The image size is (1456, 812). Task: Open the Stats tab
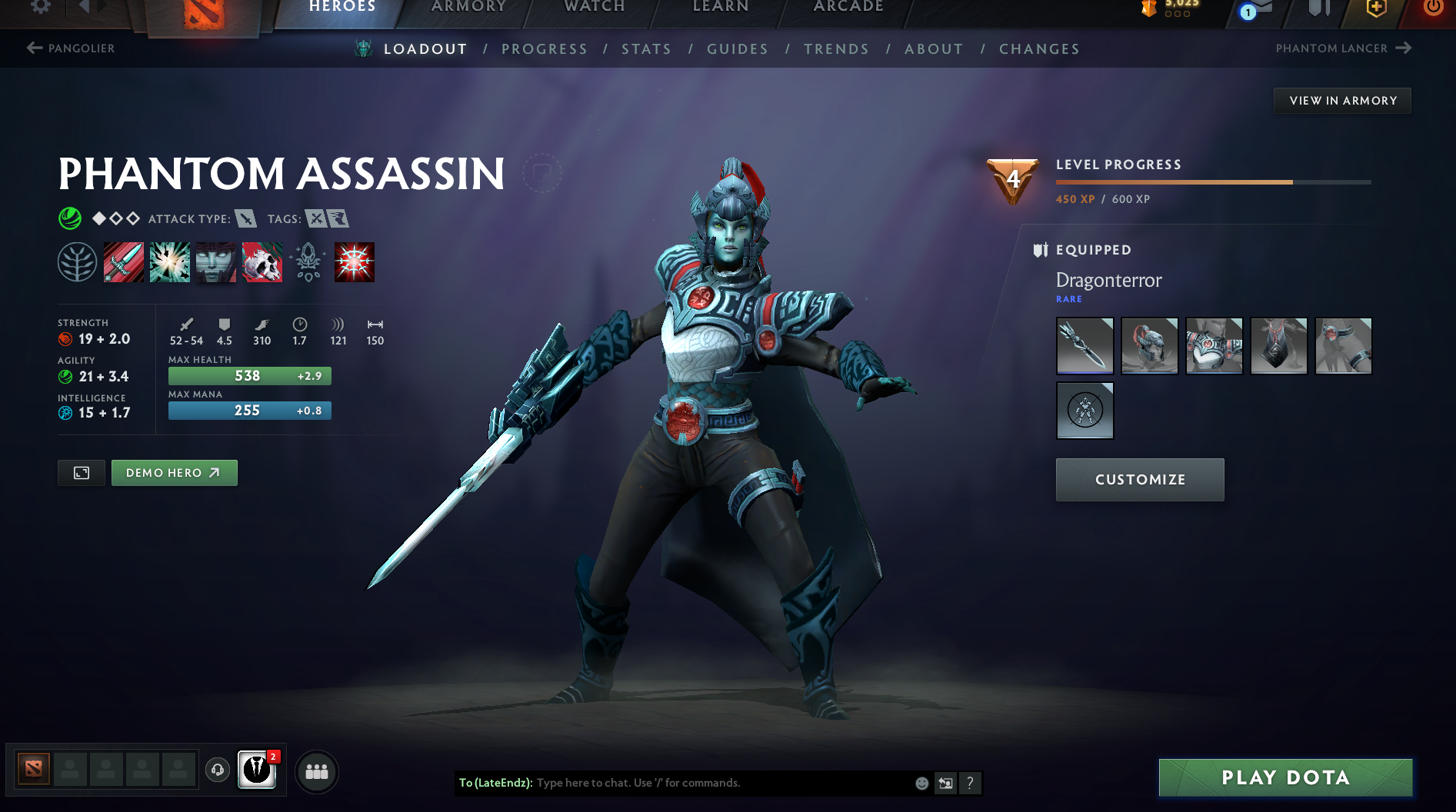point(646,49)
